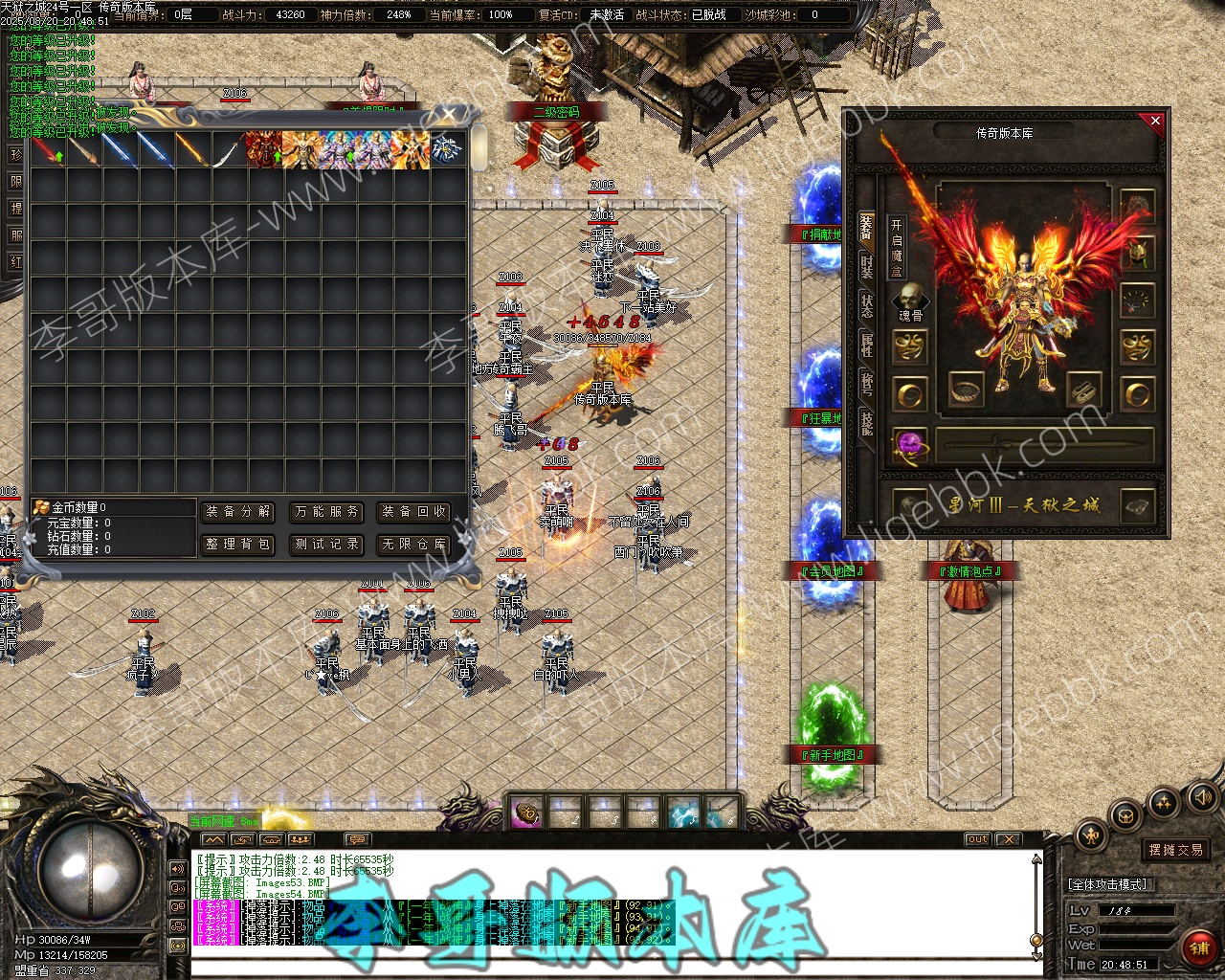Switch to the 状态 tab
The image size is (1225, 980).
(x=866, y=307)
